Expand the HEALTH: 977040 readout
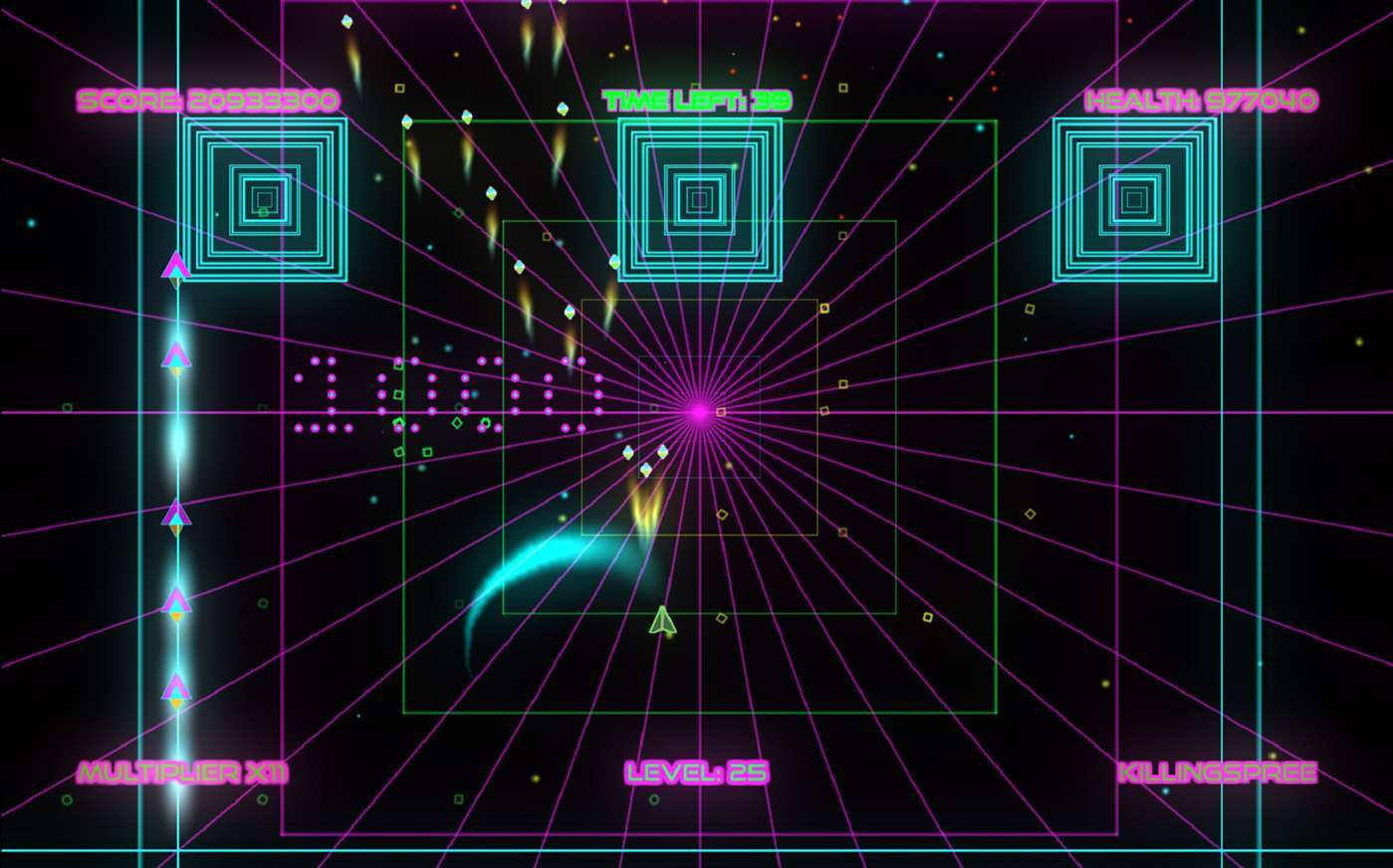 tap(1202, 101)
